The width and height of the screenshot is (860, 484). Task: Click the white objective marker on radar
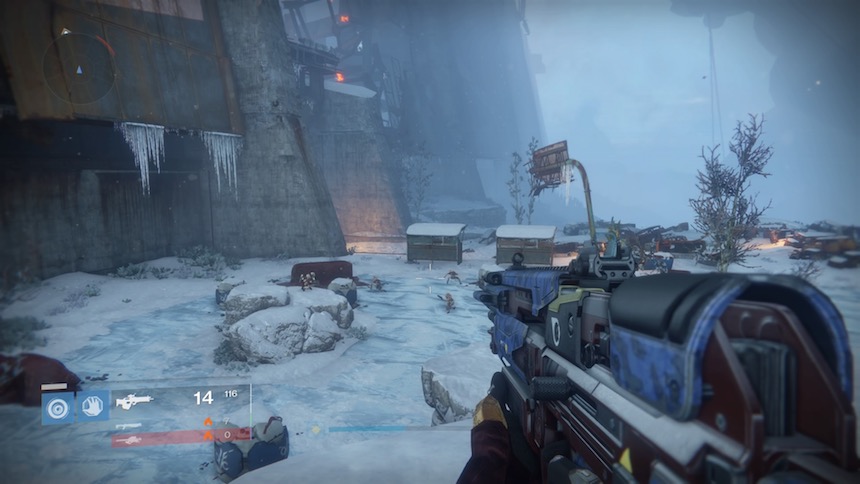66,33
